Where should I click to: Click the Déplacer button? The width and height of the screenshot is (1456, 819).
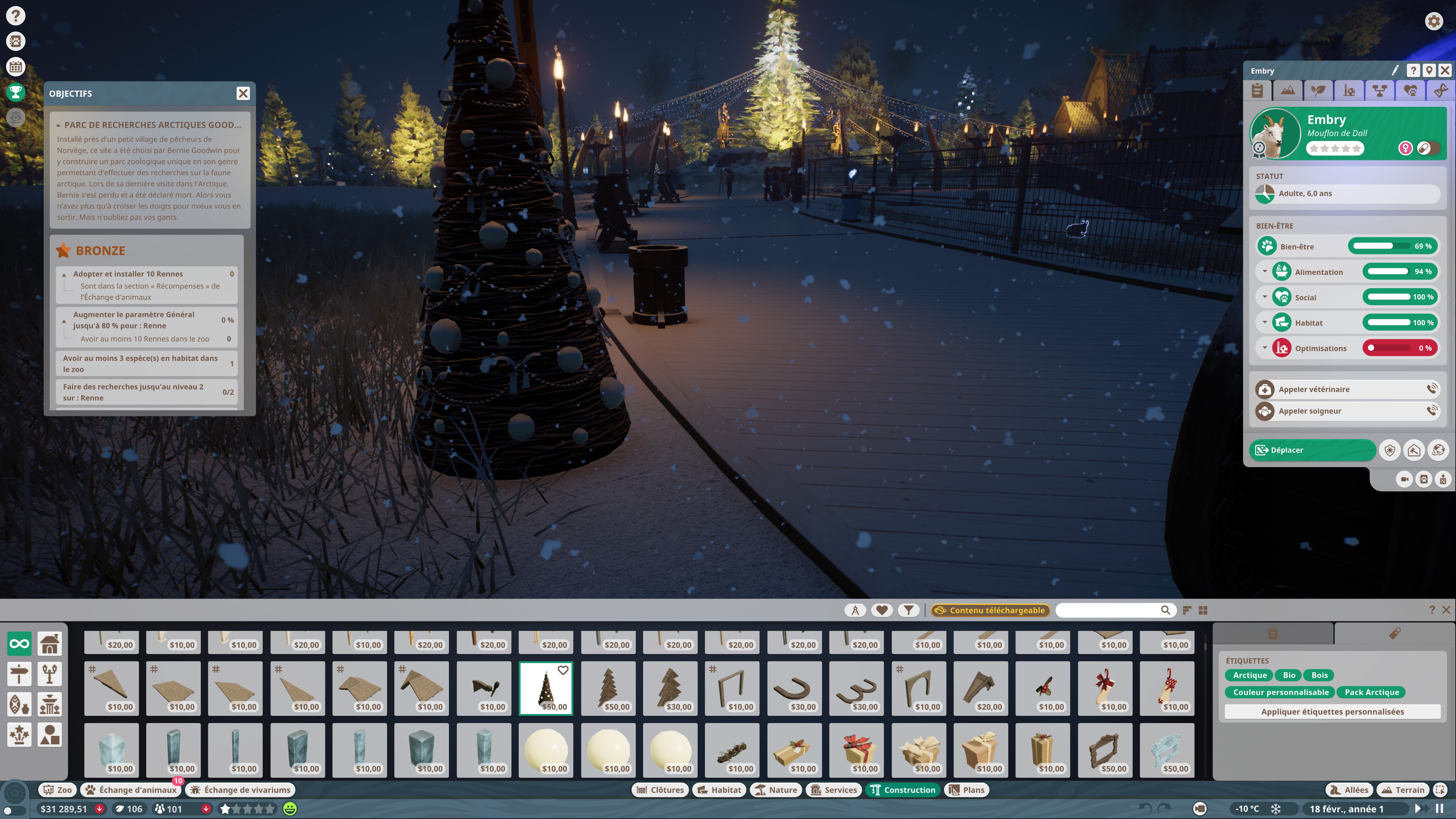(x=1312, y=450)
